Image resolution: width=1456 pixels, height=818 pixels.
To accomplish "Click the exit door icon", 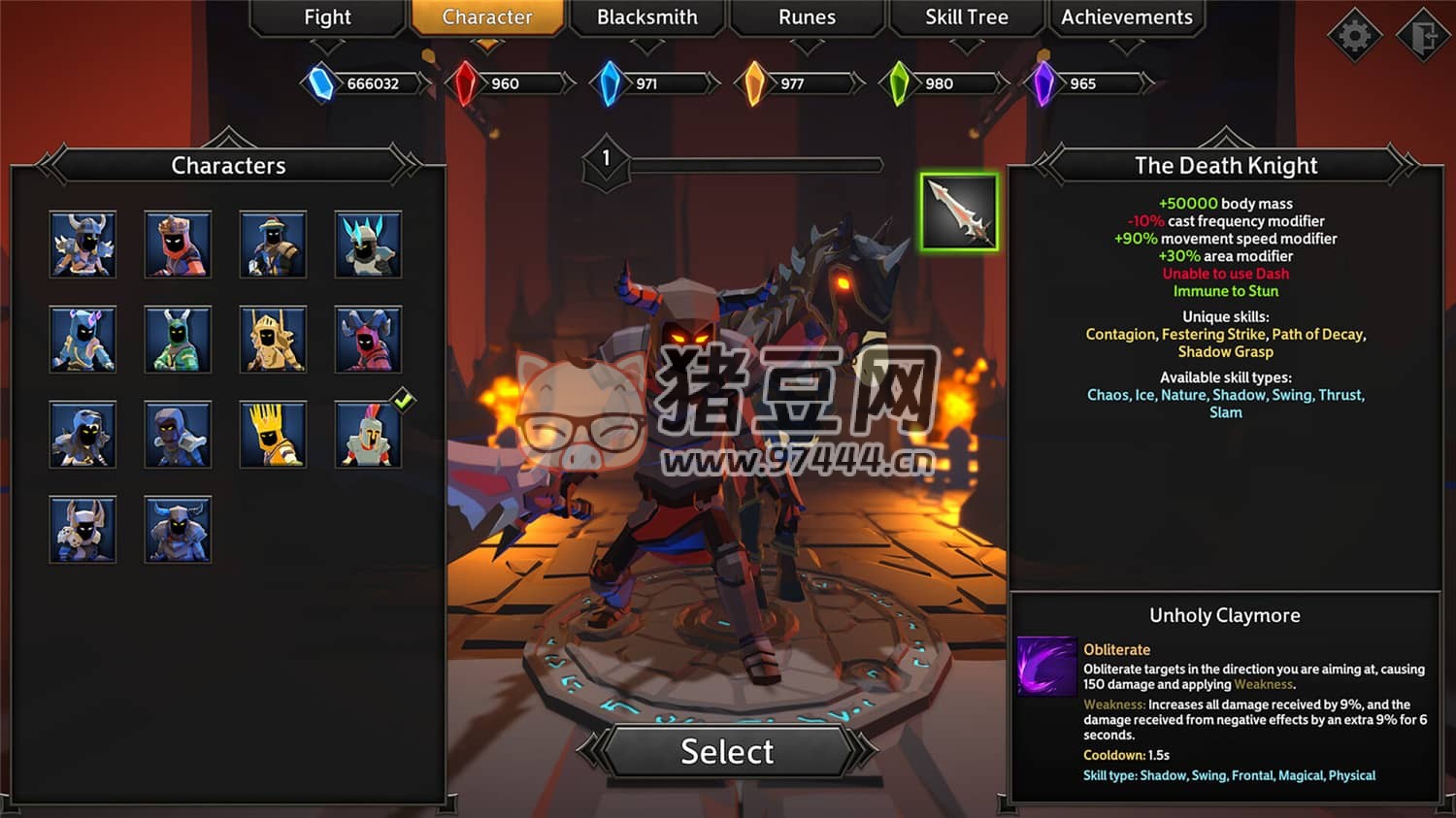I will tap(1423, 37).
